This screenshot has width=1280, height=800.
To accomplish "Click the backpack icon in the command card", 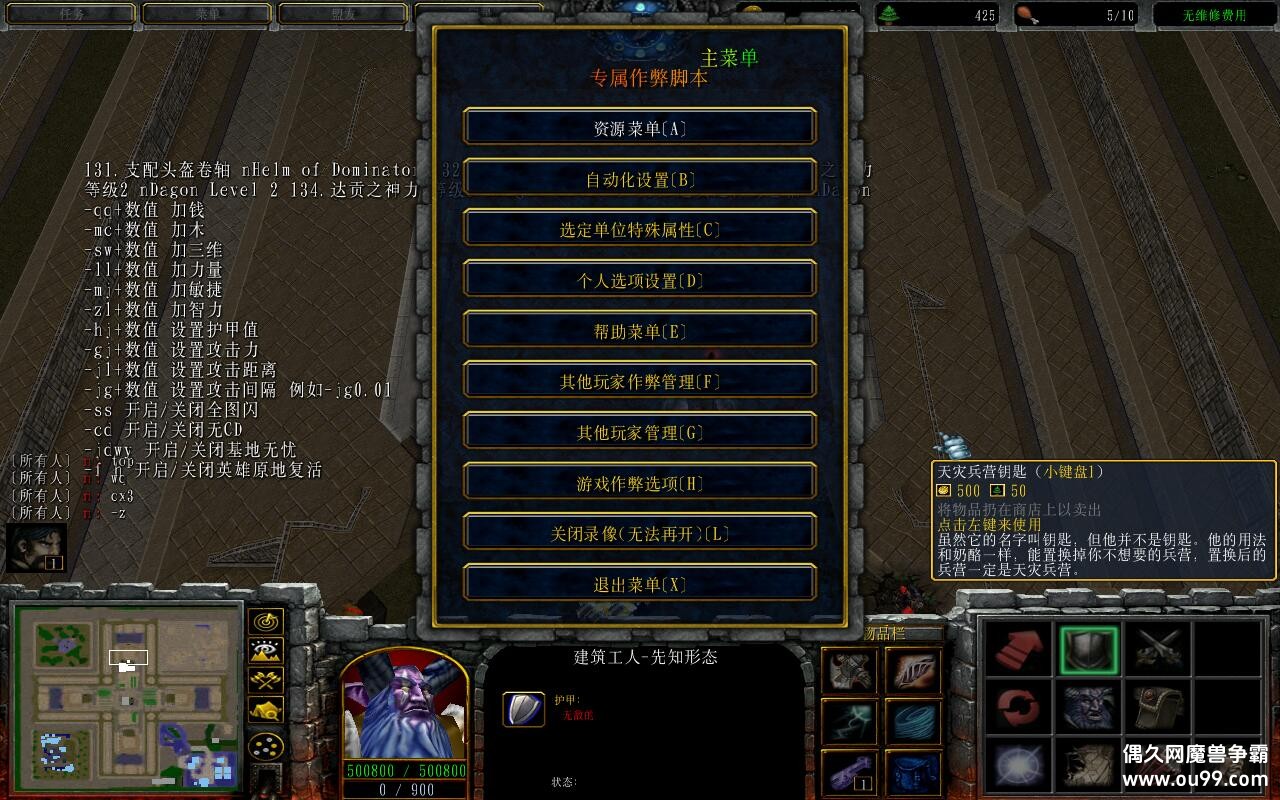I will [1158, 707].
